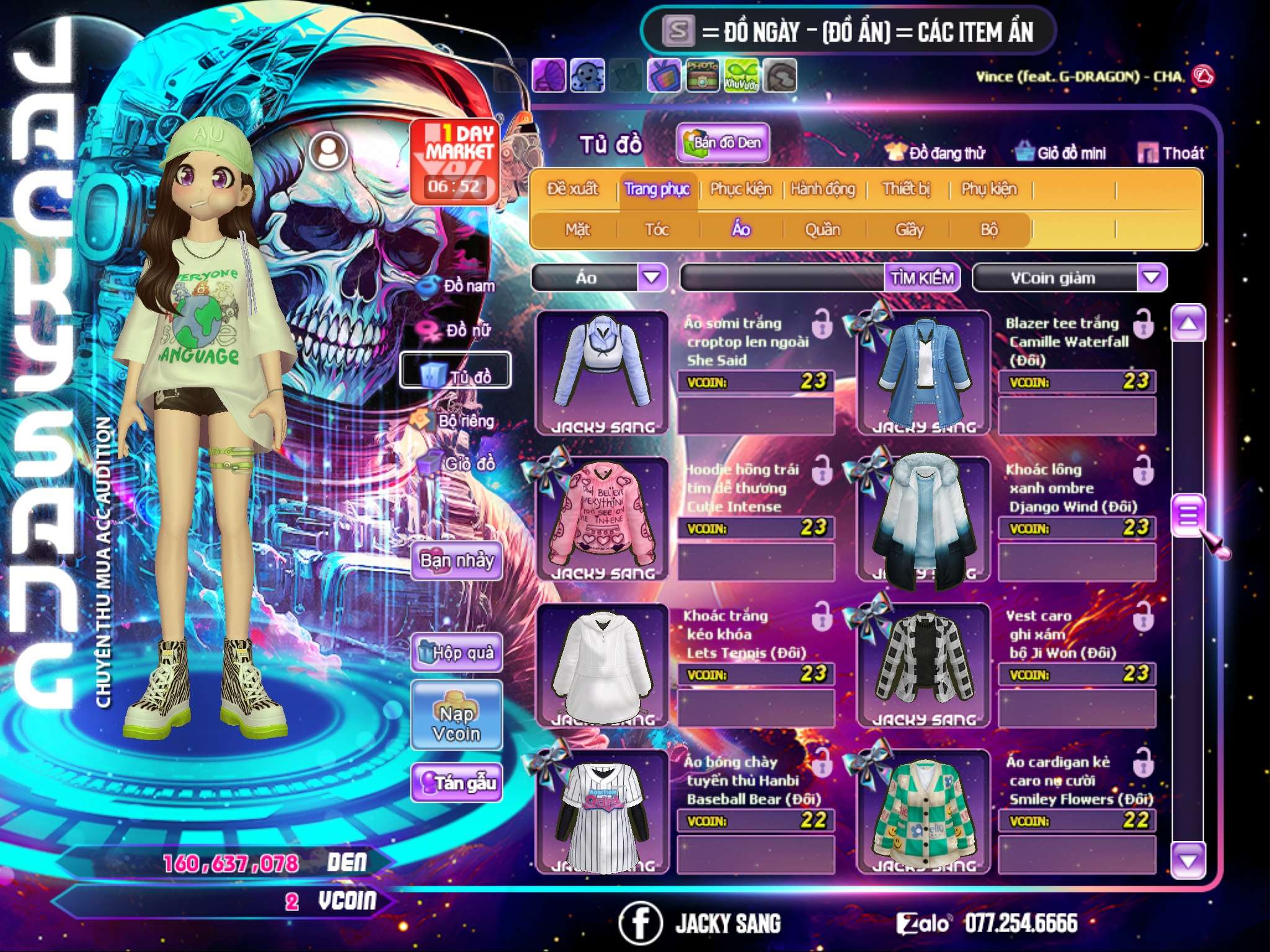The image size is (1270, 952).
Task: Select the Hành động tab
Action: point(822,189)
